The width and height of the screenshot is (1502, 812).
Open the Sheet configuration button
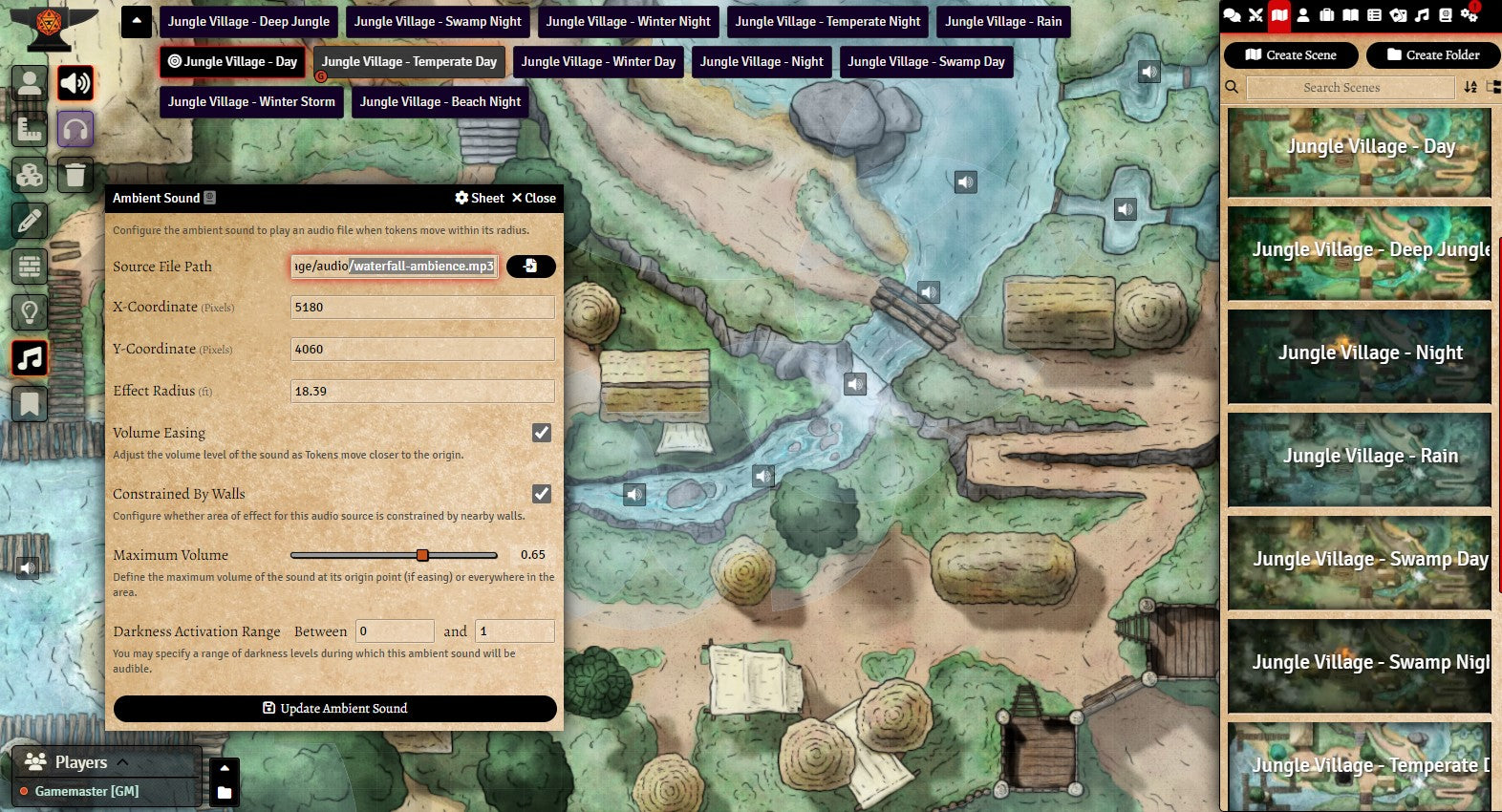pos(480,198)
